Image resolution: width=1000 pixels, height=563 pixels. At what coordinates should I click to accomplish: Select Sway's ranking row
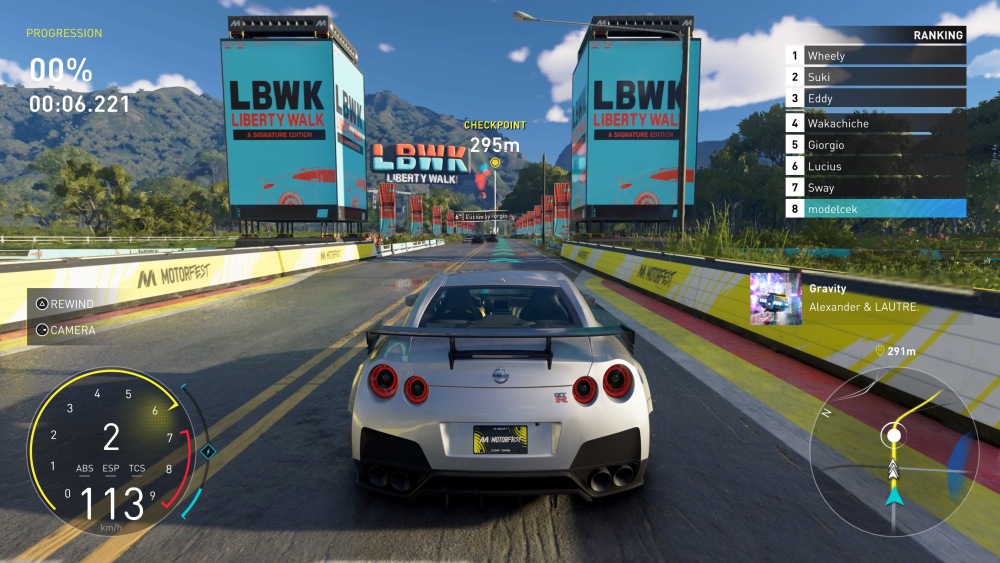pyautogui.click(x=875, y=188)
